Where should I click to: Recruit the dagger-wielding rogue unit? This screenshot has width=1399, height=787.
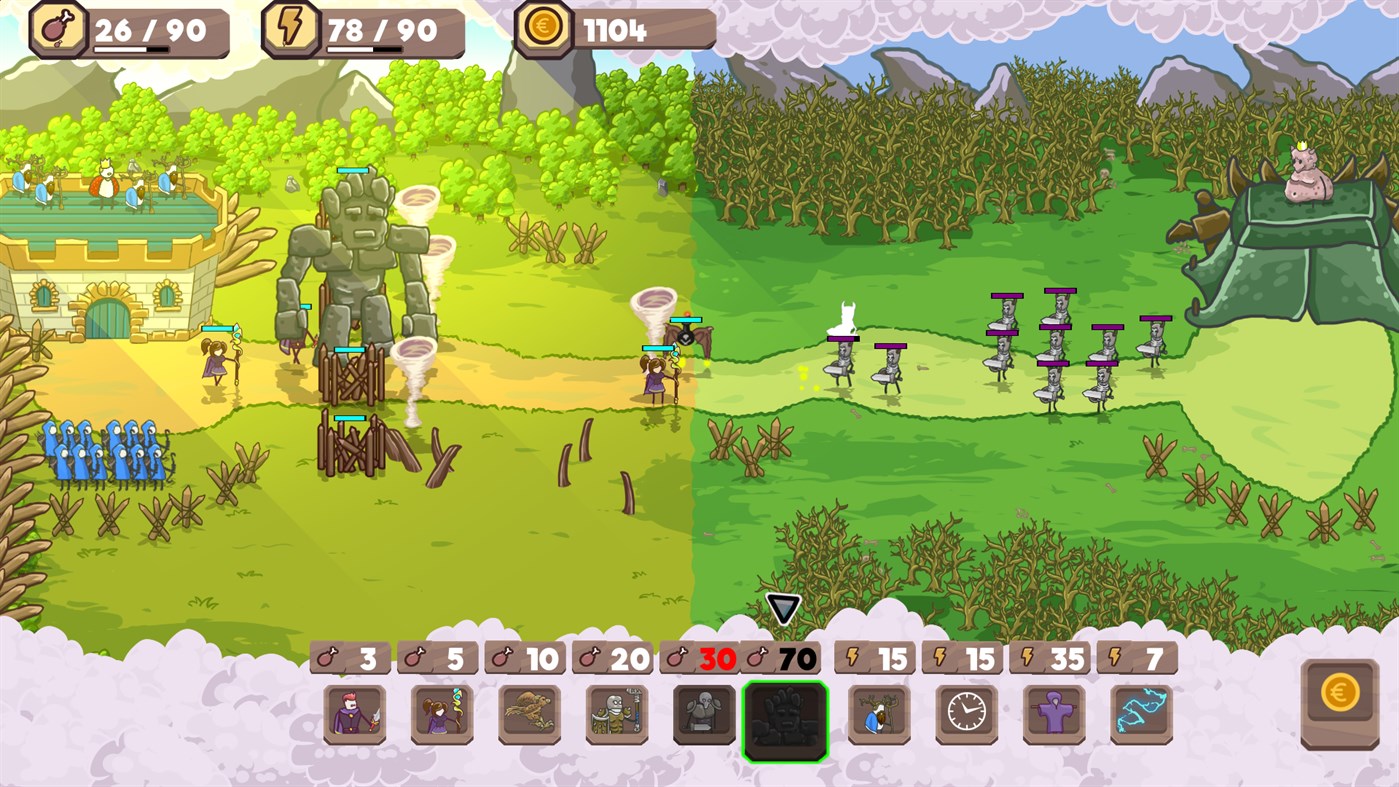coord(356,715)
